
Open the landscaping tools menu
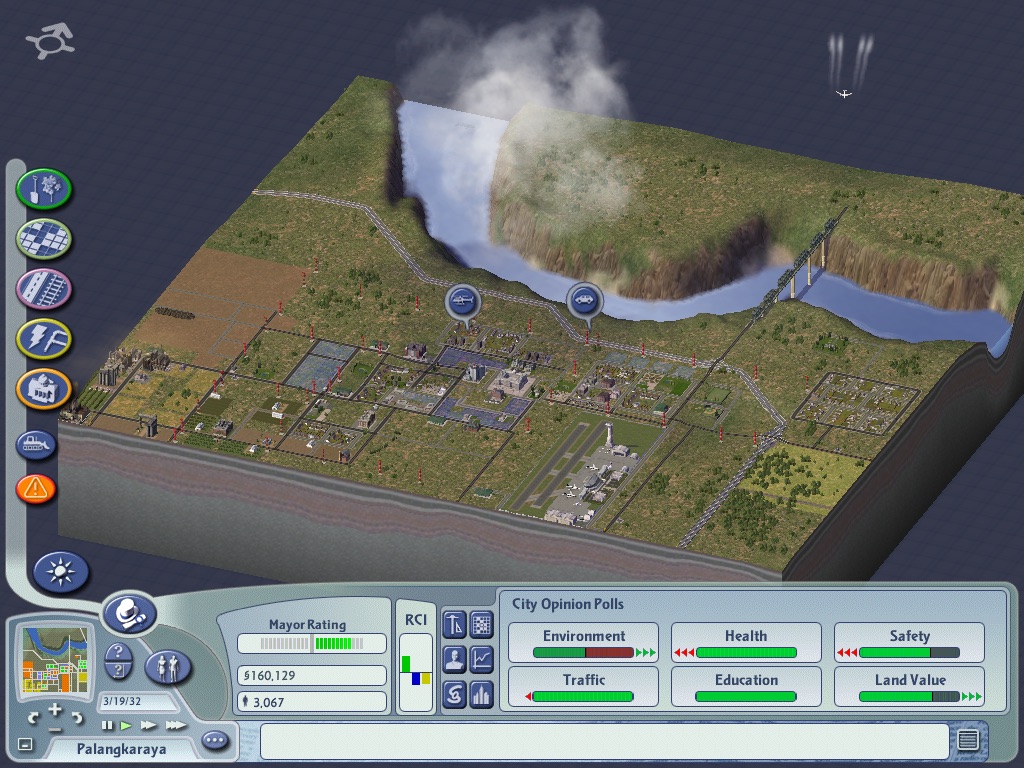[x=44, y=188]
